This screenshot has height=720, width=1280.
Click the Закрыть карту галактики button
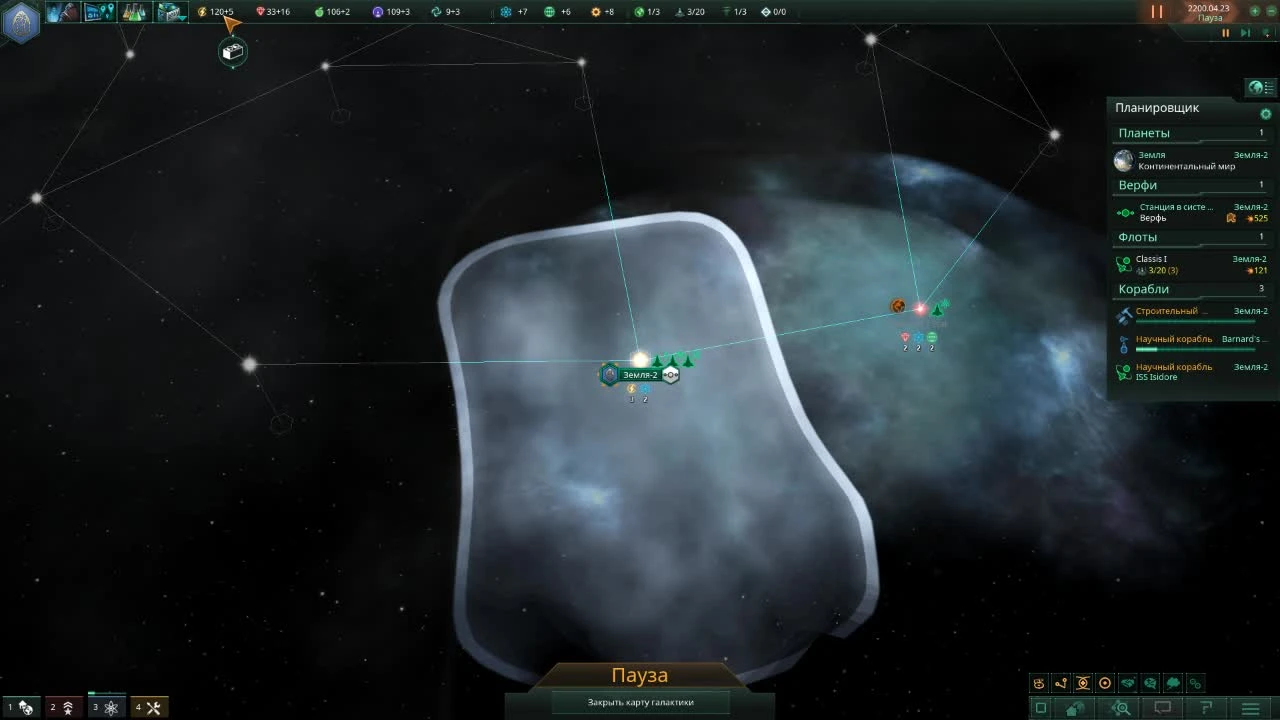pyautogui.click(x=640, y=702)
